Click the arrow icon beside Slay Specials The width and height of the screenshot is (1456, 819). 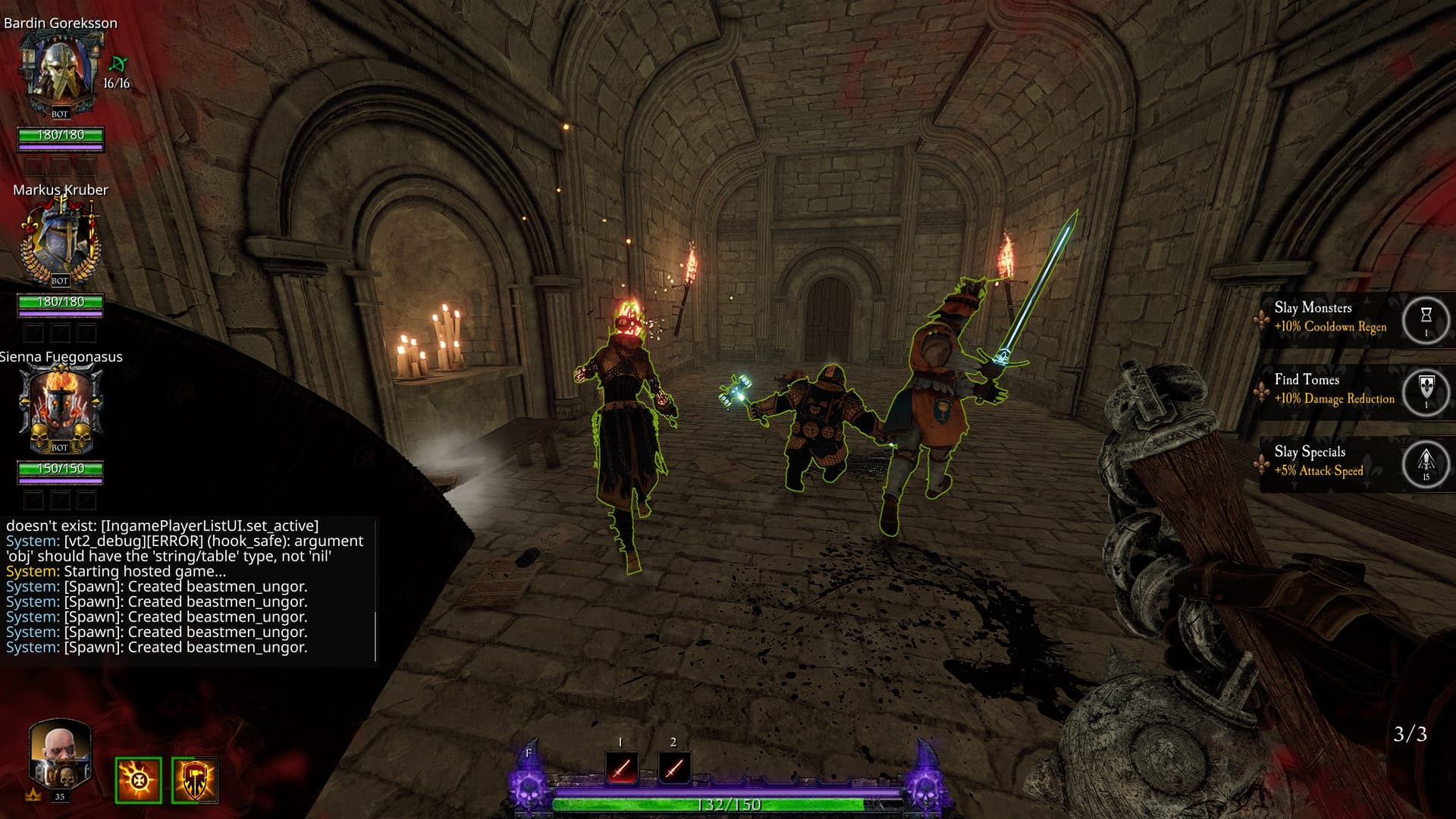[1426, 463]
